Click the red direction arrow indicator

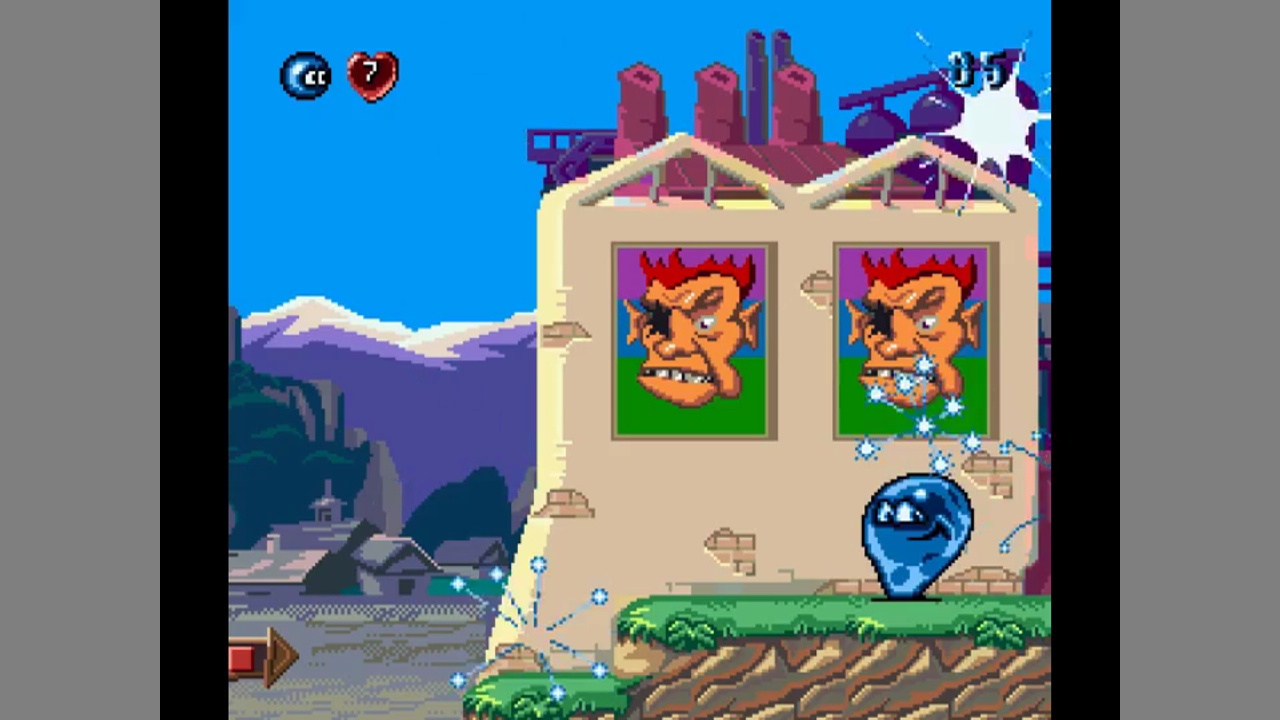(262, 658)
